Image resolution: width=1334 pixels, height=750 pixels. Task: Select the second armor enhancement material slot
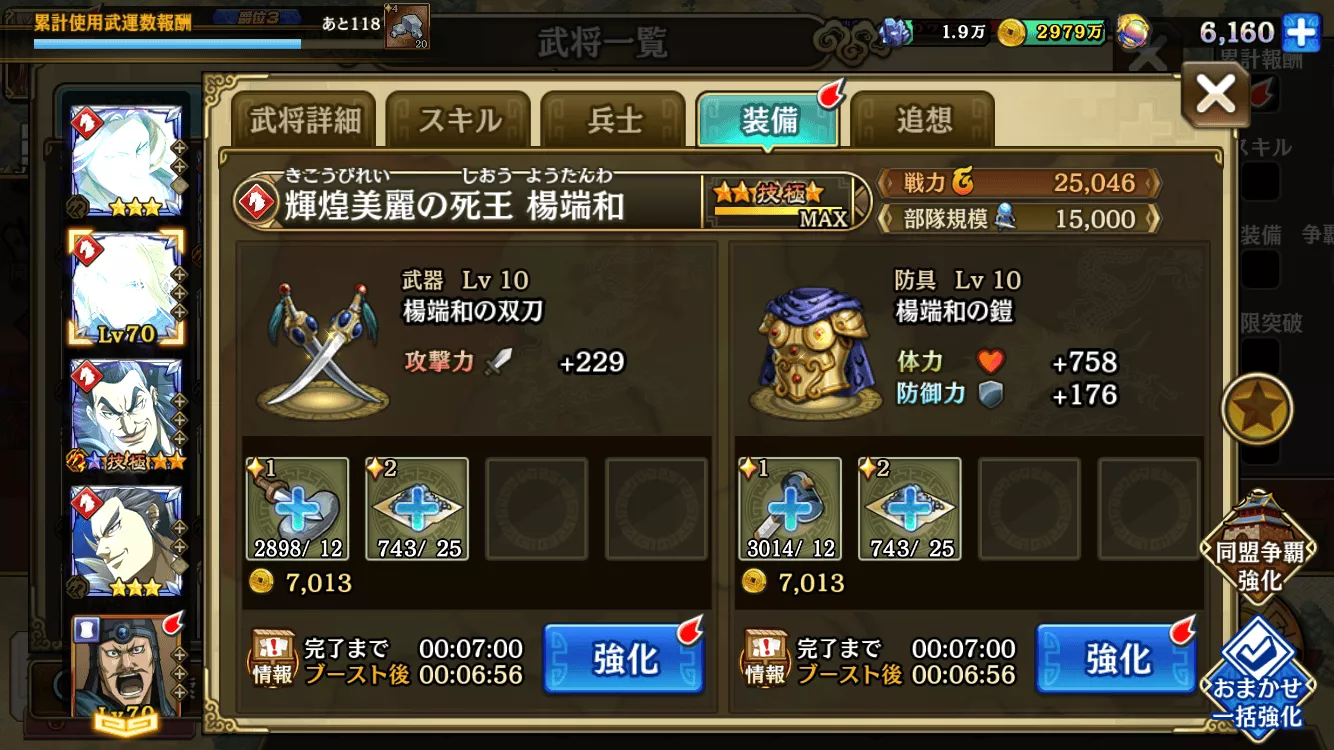click(x=909, y=507)
